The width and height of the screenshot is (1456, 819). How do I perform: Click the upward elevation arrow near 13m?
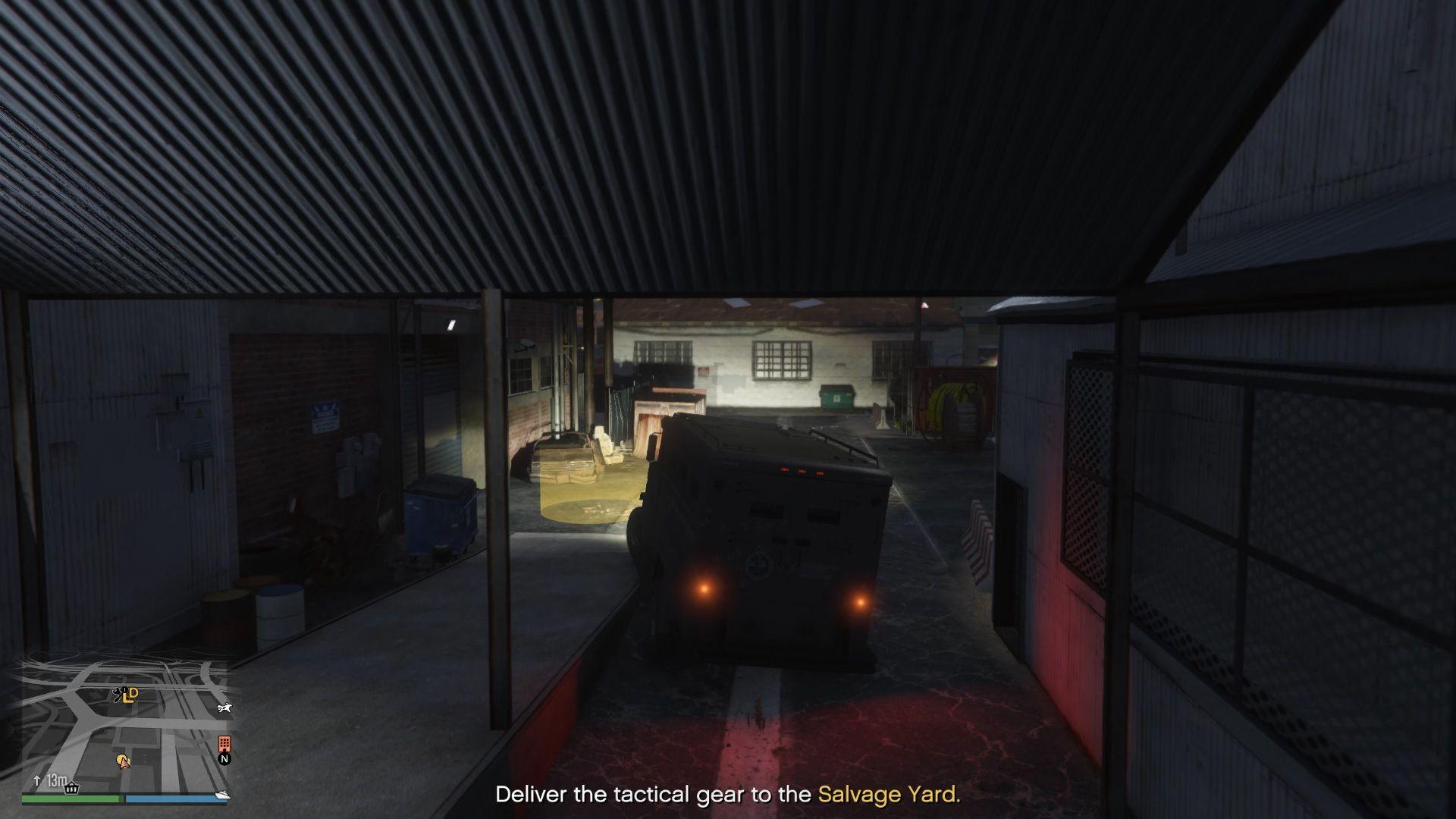pos(37,780)
